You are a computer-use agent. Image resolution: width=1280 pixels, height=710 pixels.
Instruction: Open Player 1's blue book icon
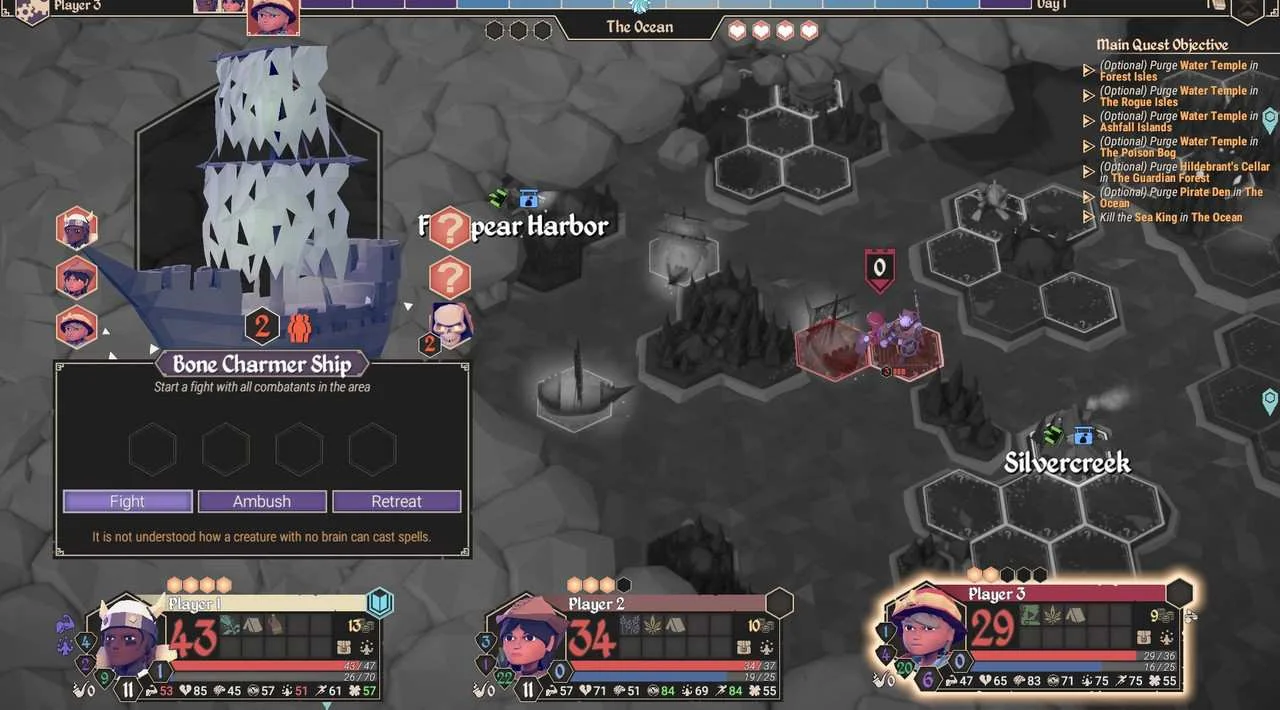pyautogui.click(x=380, y=603)
